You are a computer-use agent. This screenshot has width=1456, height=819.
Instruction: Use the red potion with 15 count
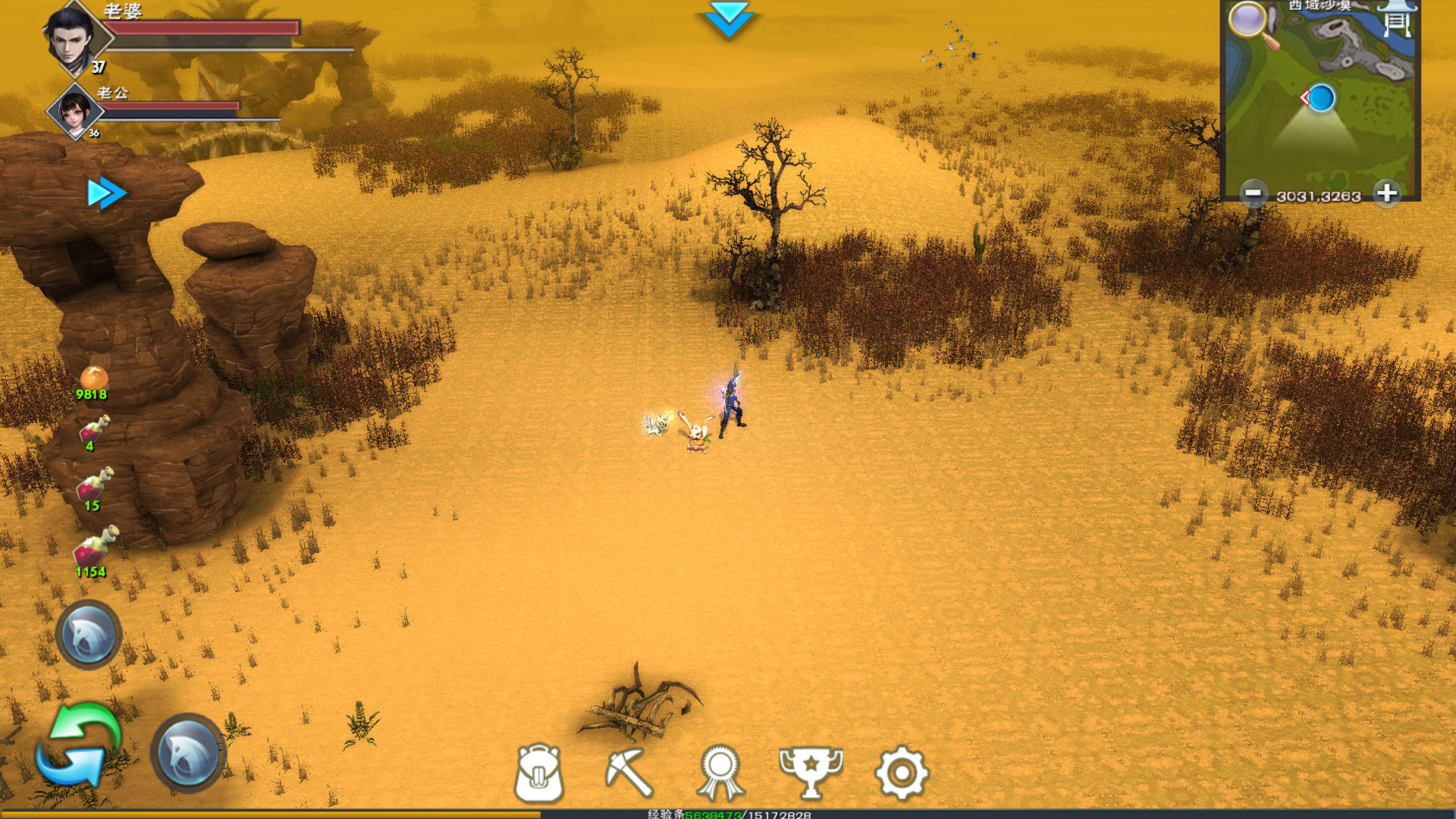(x=95, y=485)
